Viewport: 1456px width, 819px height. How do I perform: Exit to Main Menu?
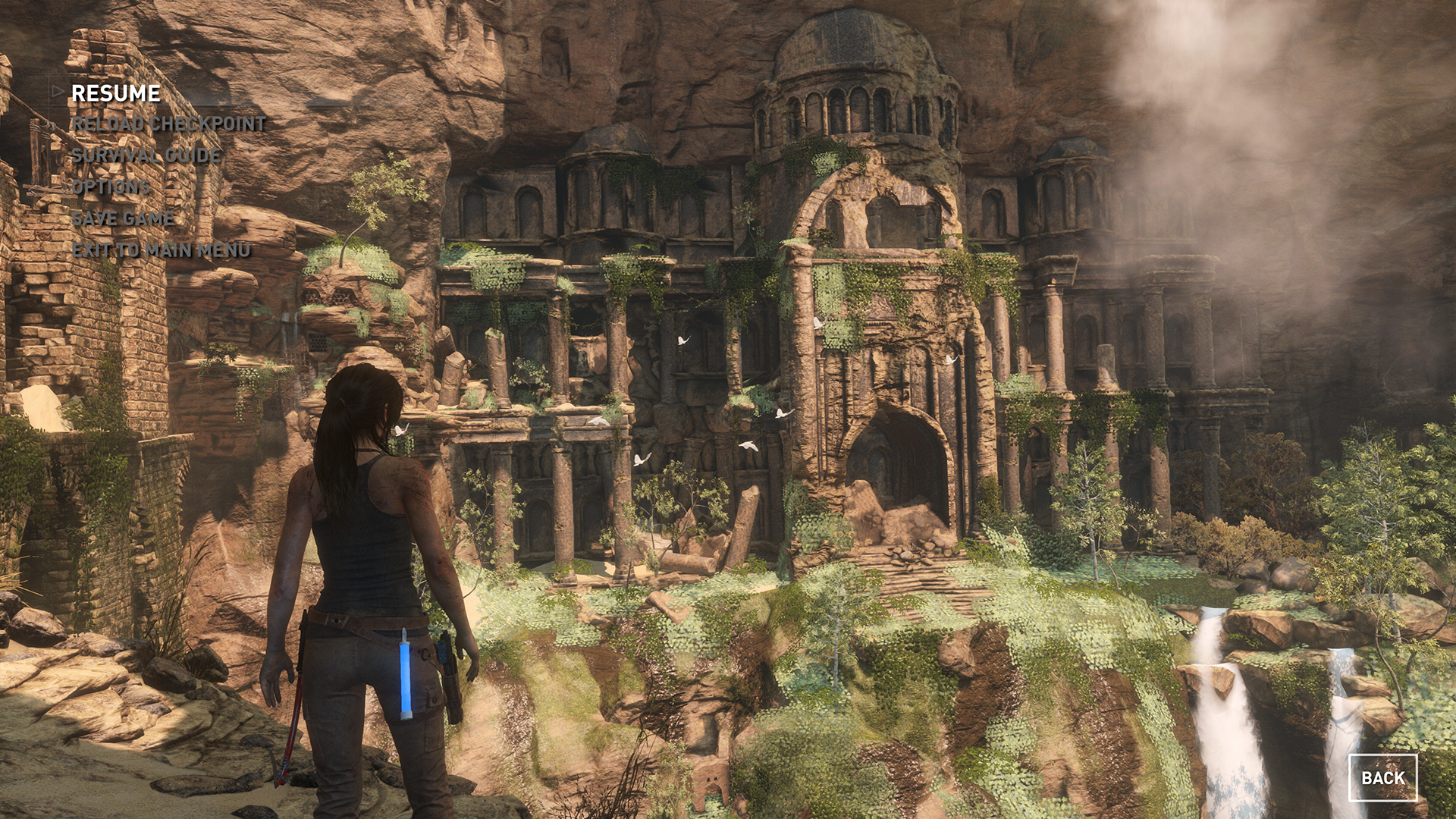(x=161, y=249)
